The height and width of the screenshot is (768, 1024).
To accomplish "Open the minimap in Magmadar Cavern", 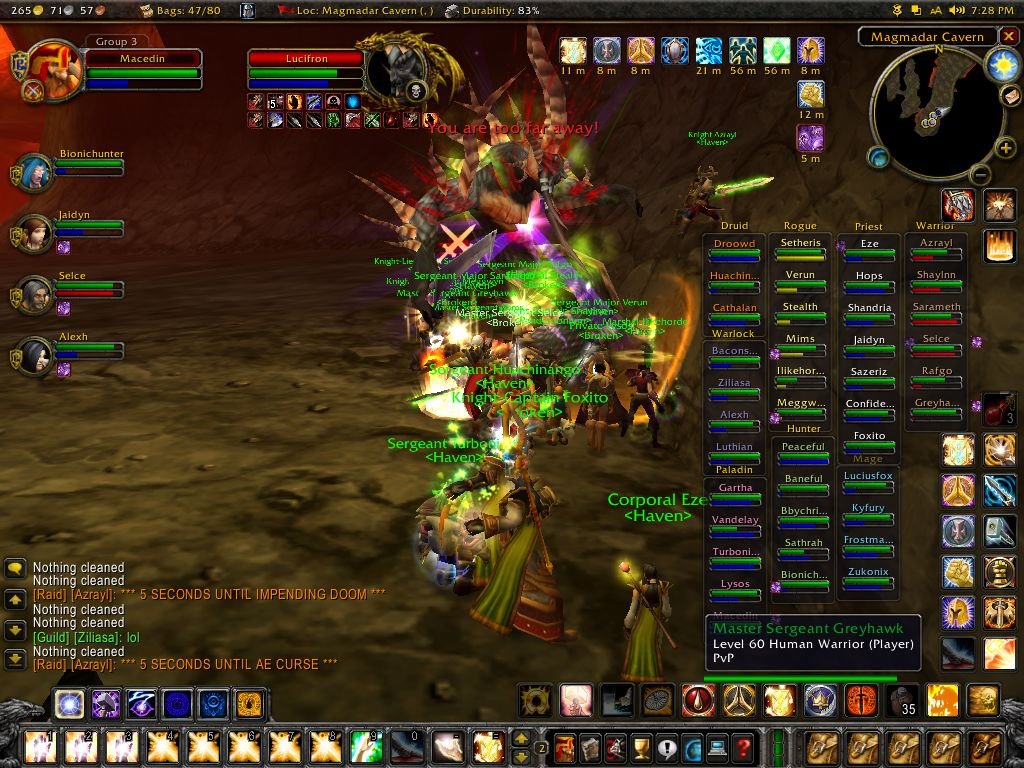I will (x=928, y=110).
